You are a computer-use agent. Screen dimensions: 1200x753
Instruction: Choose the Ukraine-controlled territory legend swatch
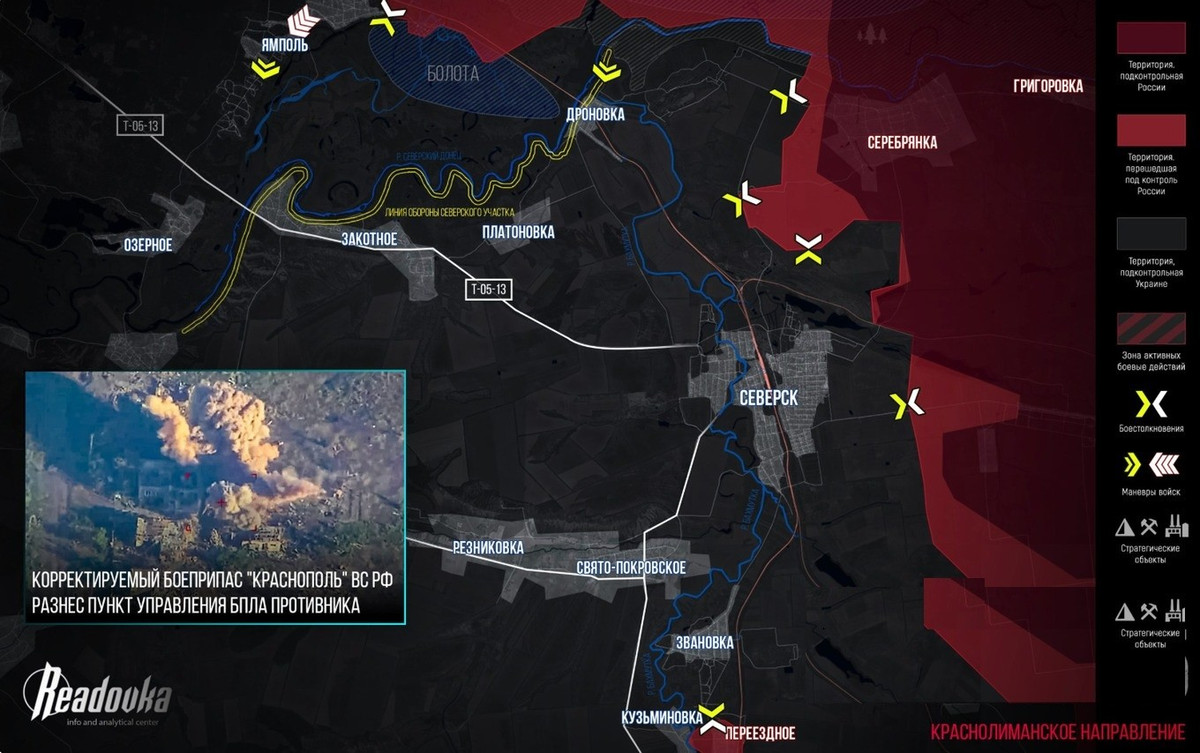click(1149, 236)
